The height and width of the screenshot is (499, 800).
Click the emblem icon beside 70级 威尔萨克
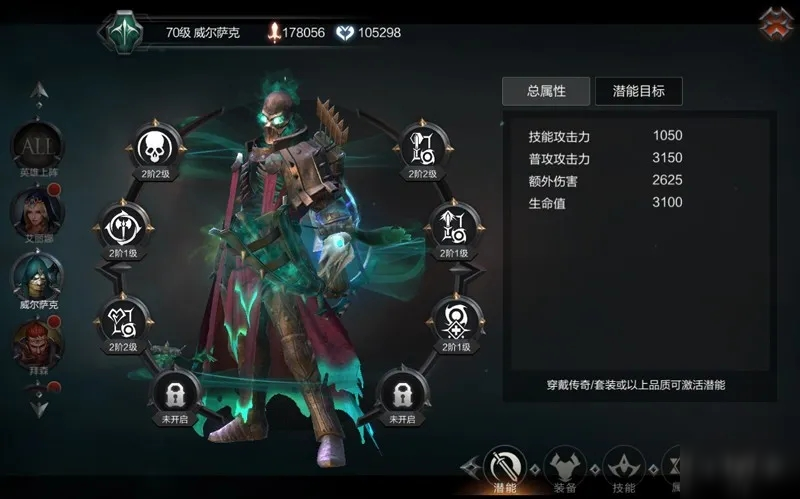point(126,31)
